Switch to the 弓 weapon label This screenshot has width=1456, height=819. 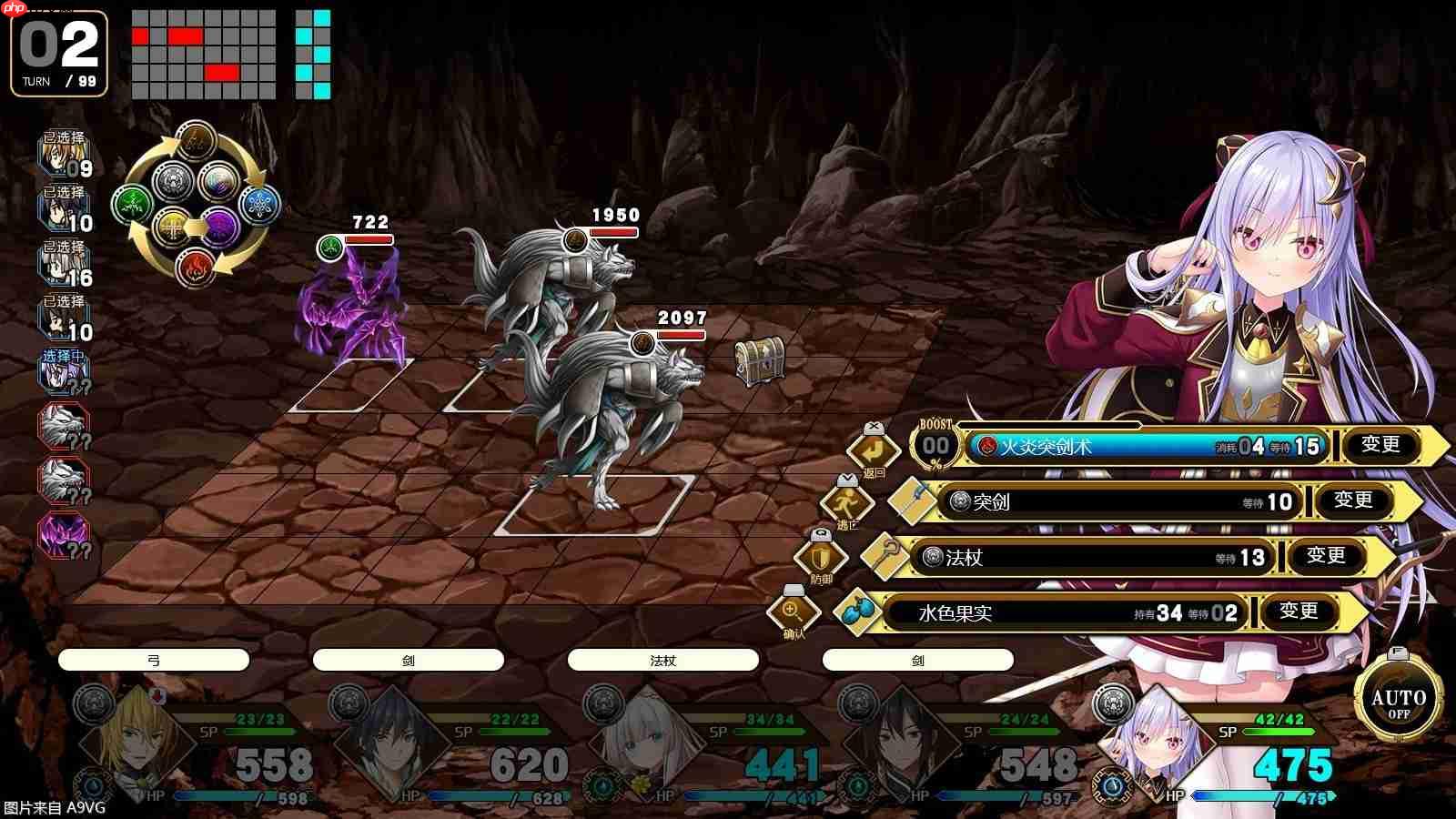coord(153,660)
